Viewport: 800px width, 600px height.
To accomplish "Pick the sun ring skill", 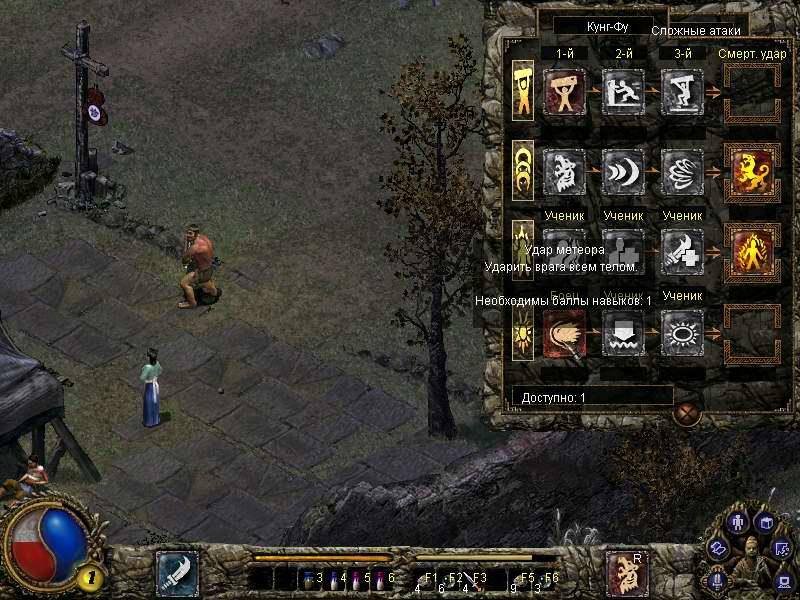I will click(x=682, y=332).
